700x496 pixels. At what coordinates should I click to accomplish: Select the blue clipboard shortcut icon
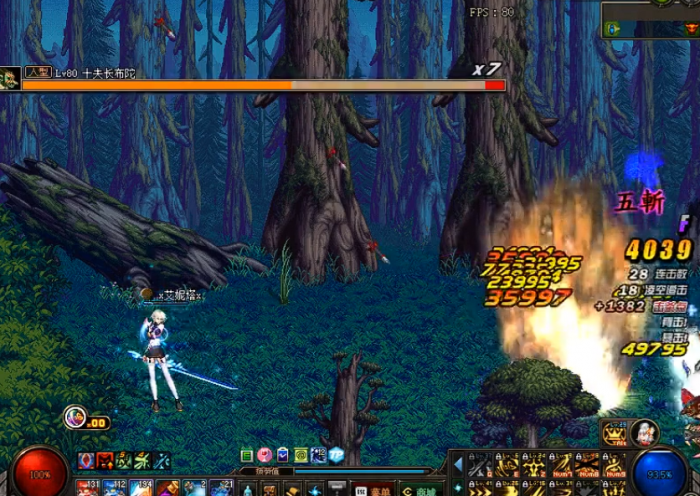click(x=283, y=455)
